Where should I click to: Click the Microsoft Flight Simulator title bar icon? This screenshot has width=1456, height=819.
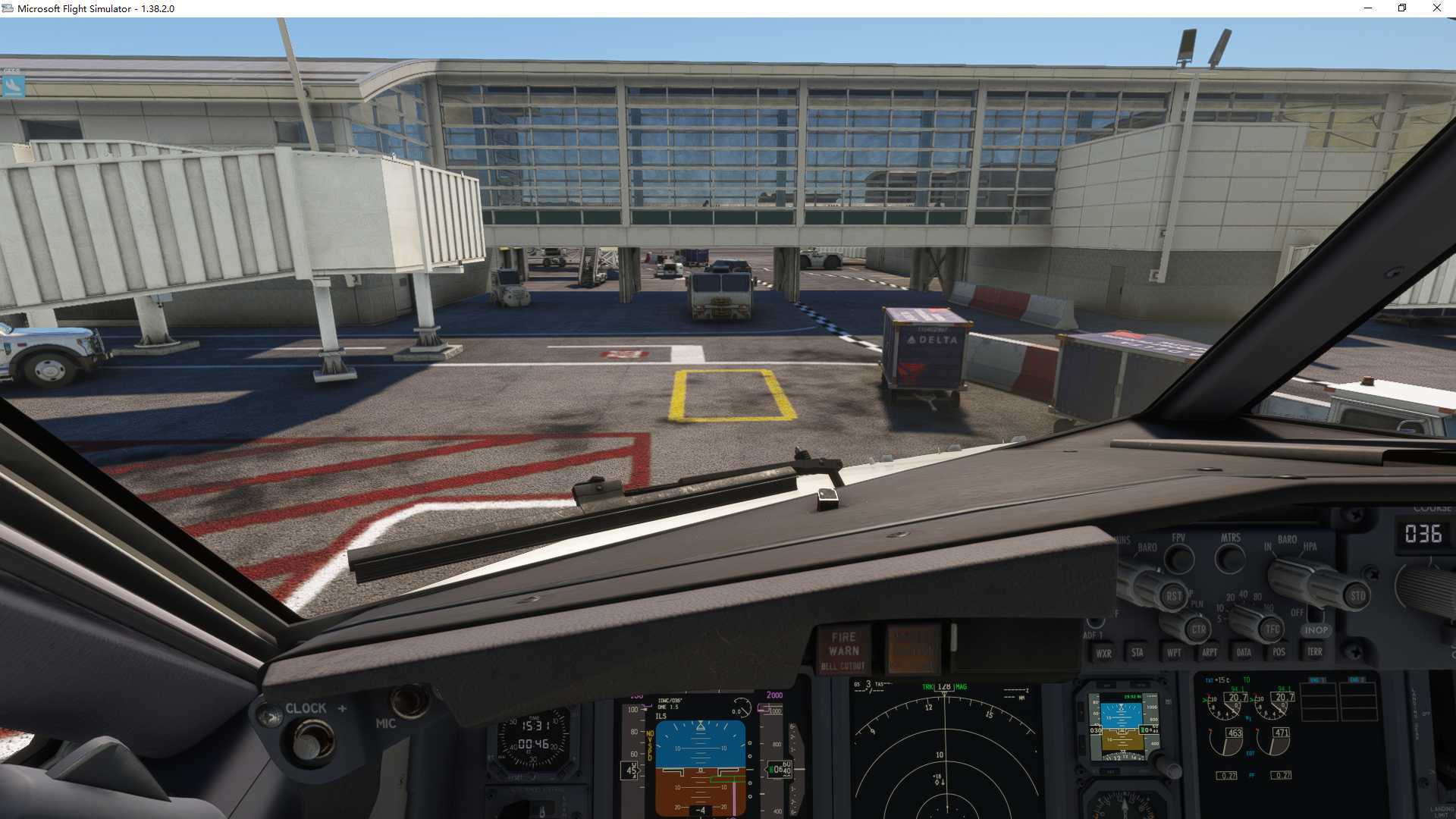pos(8,8)
